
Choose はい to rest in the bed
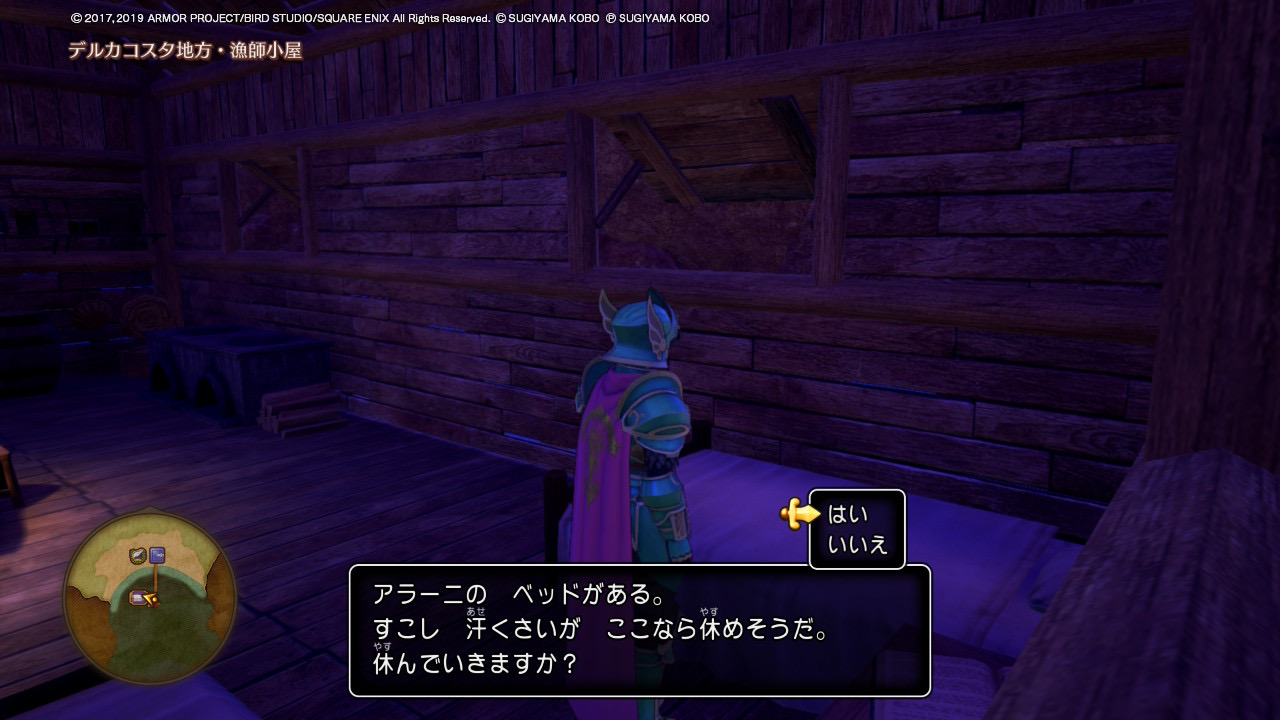[848, 515]
